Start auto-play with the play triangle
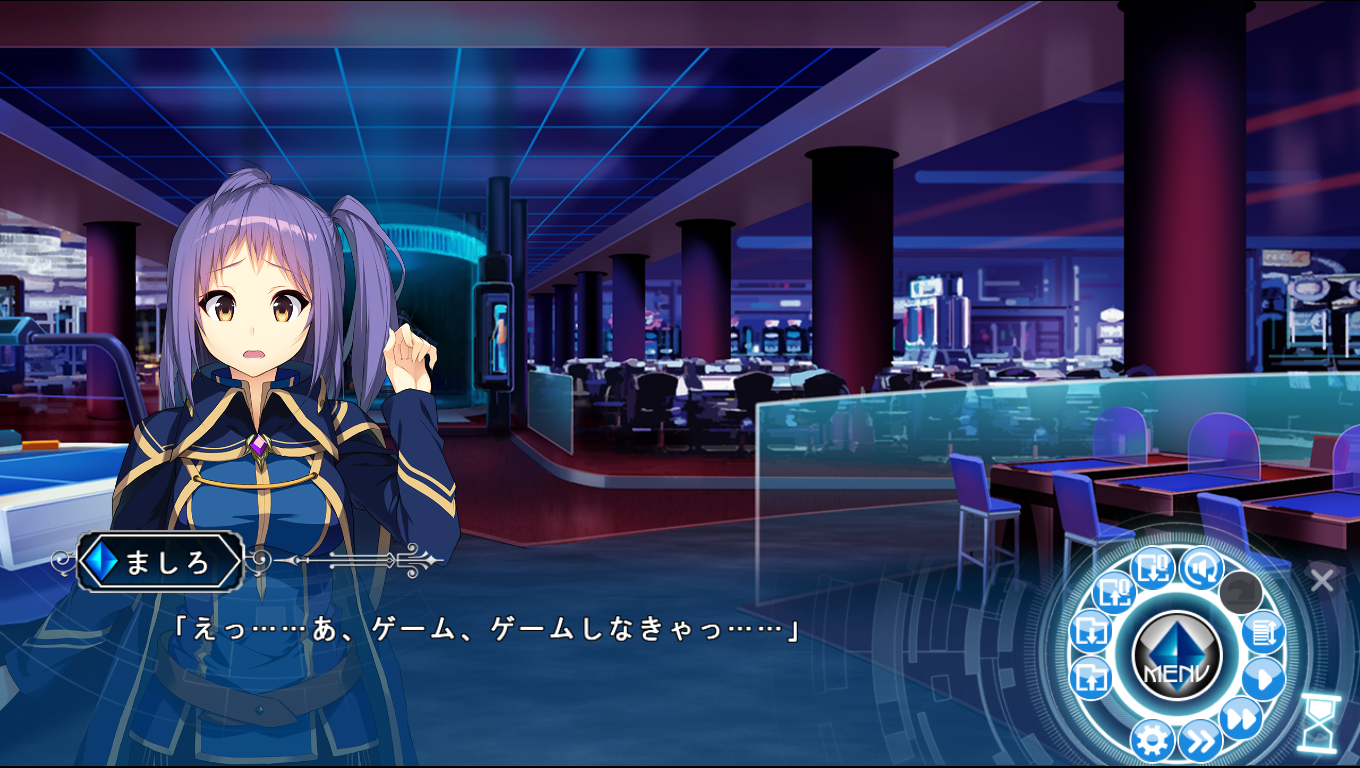Image resolution: width=1360 pixels, height=768 pixels. pos(1263,679)
